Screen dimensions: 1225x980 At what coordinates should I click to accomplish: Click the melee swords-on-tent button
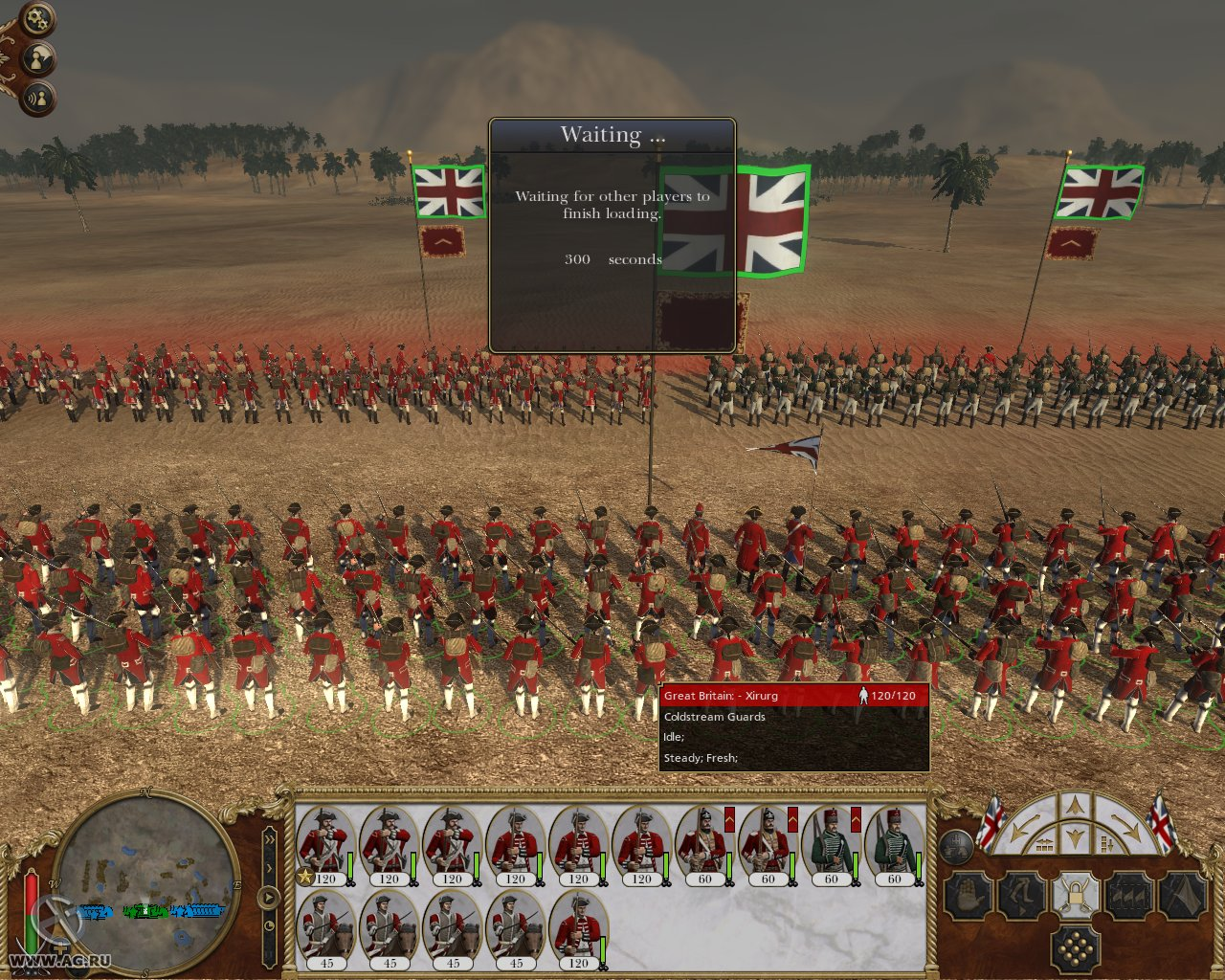point(1183,897)
